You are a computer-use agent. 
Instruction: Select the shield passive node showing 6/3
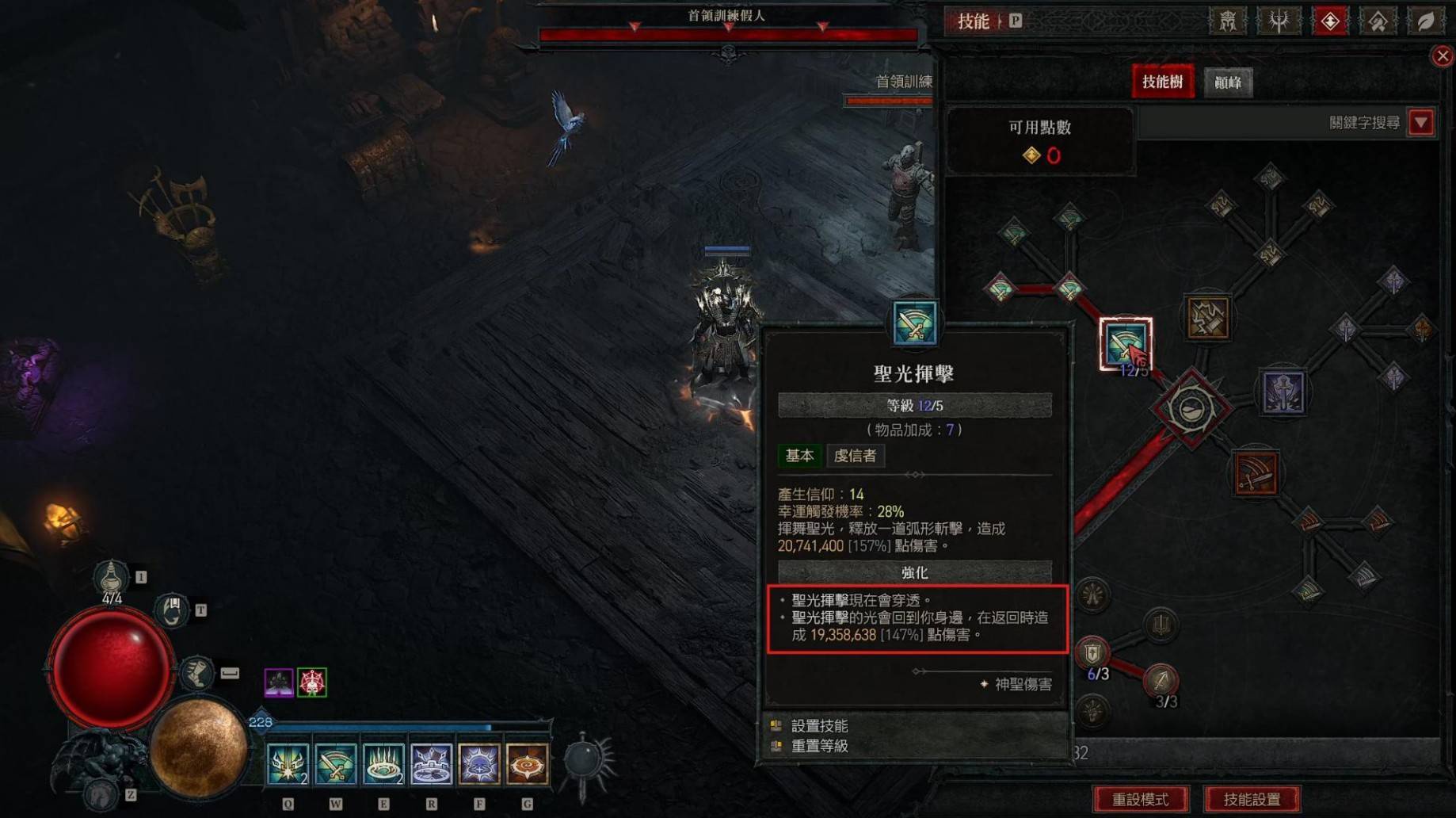pos(1093,653)
